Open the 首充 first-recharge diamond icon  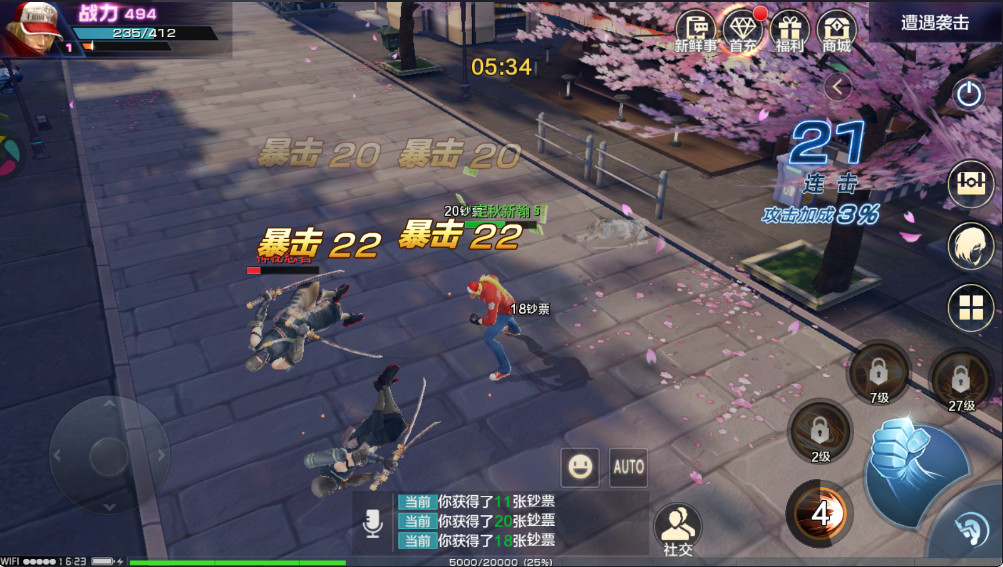tap(742, 30)
